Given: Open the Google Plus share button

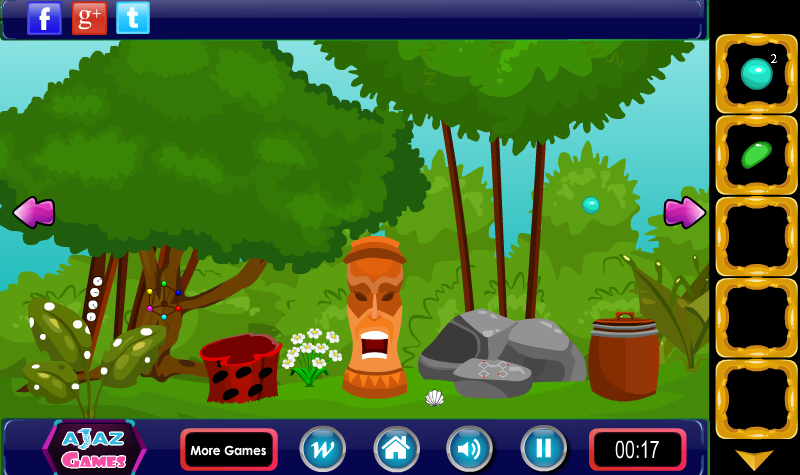Looking at the screenshot, I should click(x=89, y=18).
